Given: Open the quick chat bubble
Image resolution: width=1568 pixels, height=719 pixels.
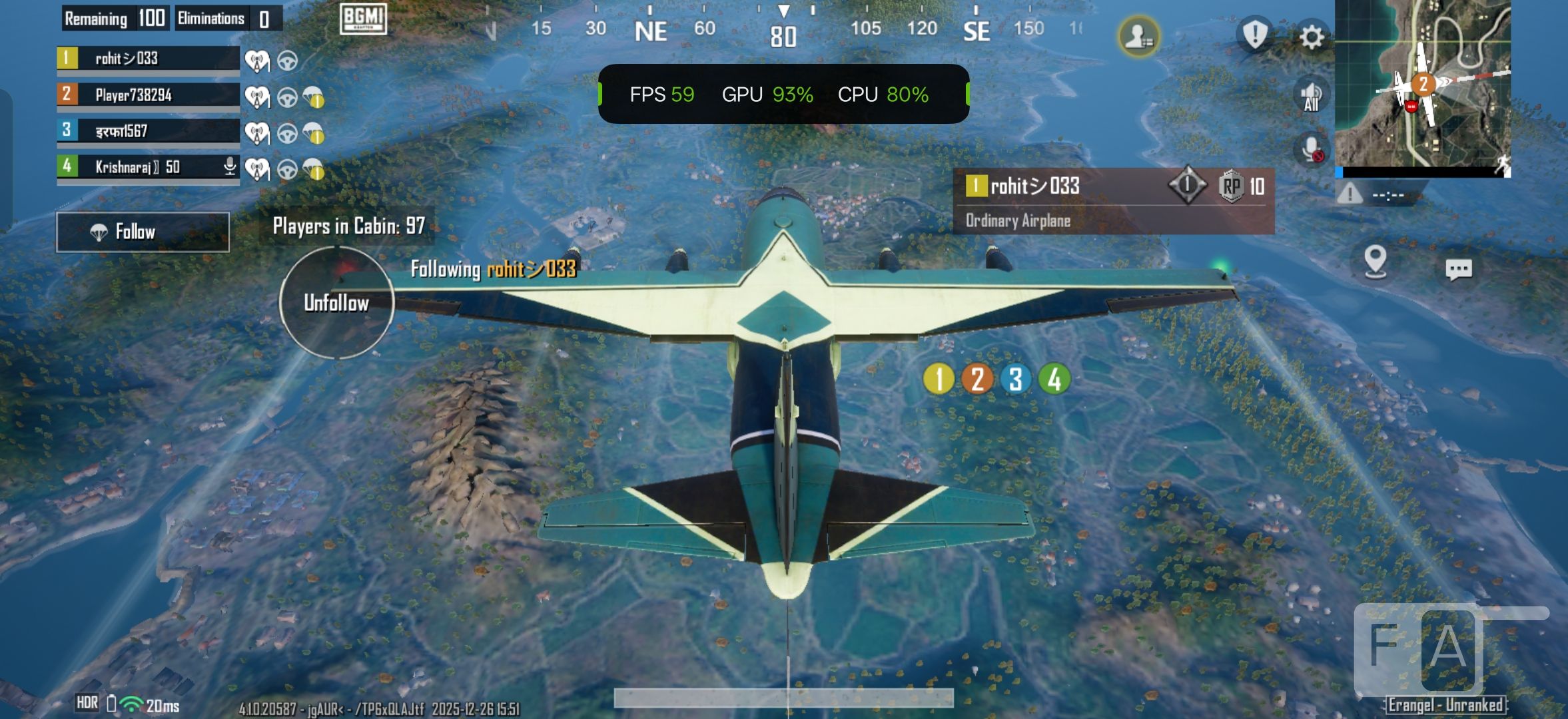Looking at the screenshot, I should click(1458, 269).
